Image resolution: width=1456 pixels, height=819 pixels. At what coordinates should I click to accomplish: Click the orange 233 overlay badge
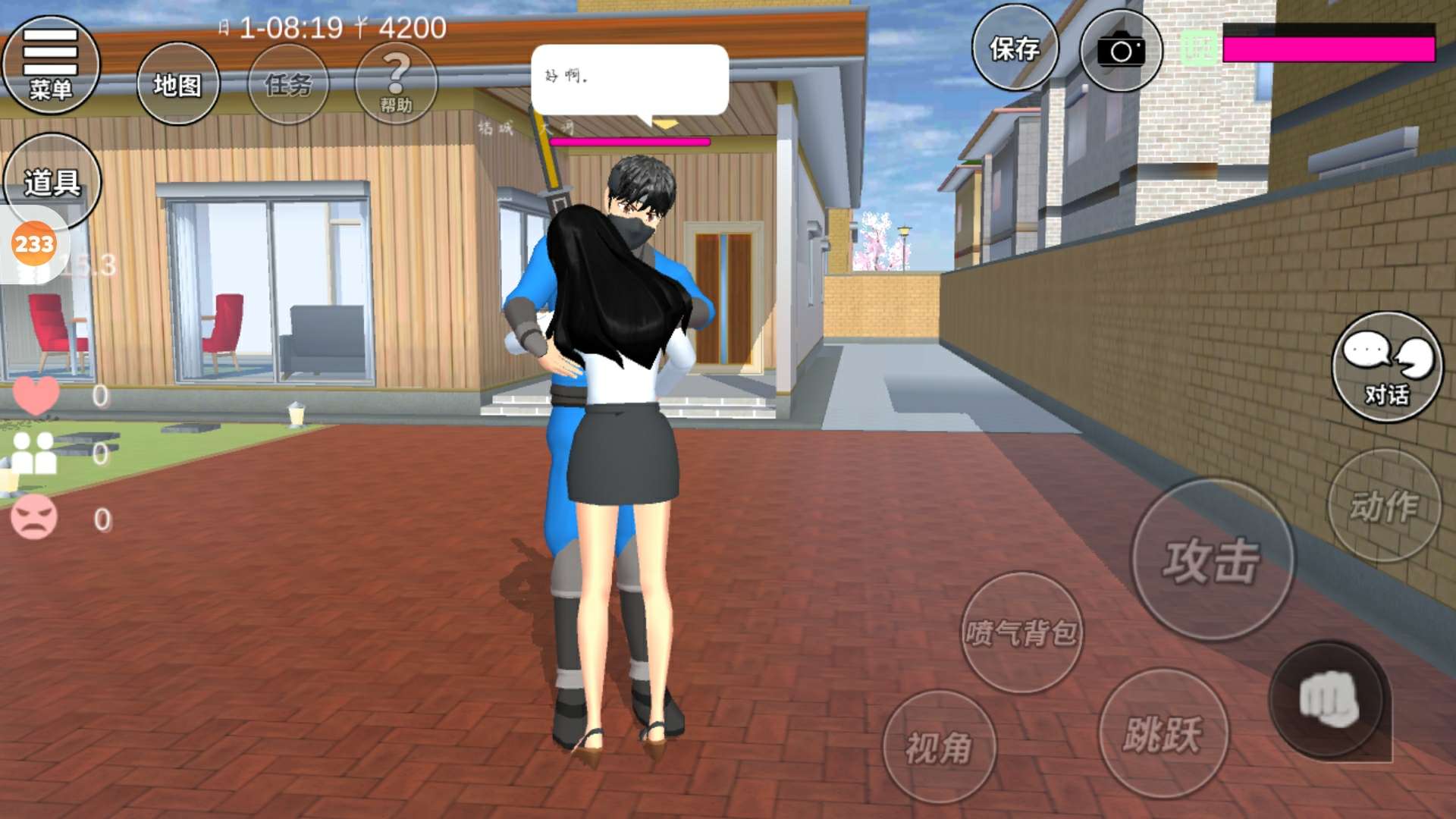[x=34, y=244]
